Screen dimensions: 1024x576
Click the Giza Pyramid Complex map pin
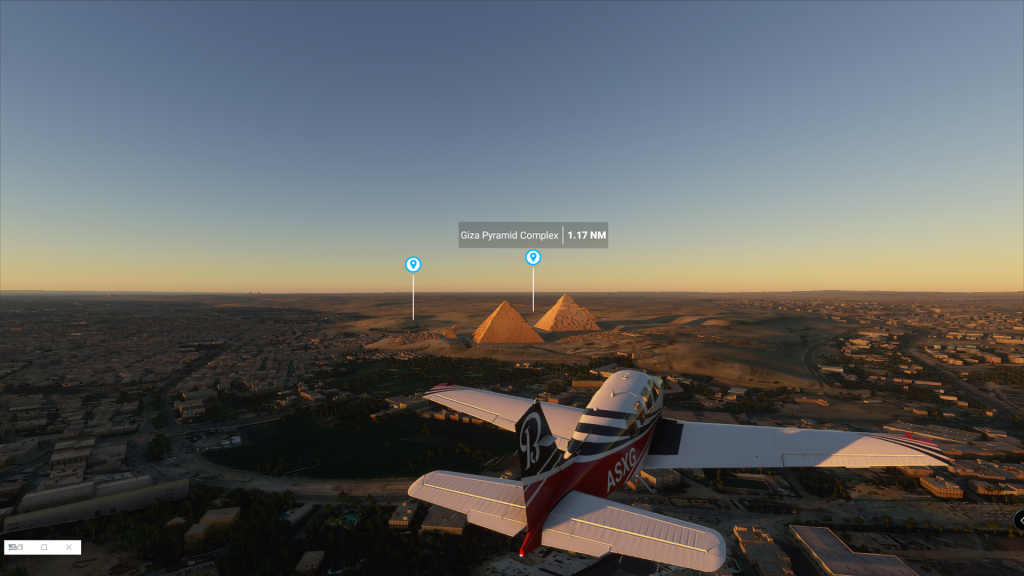(x=533, y=257)
